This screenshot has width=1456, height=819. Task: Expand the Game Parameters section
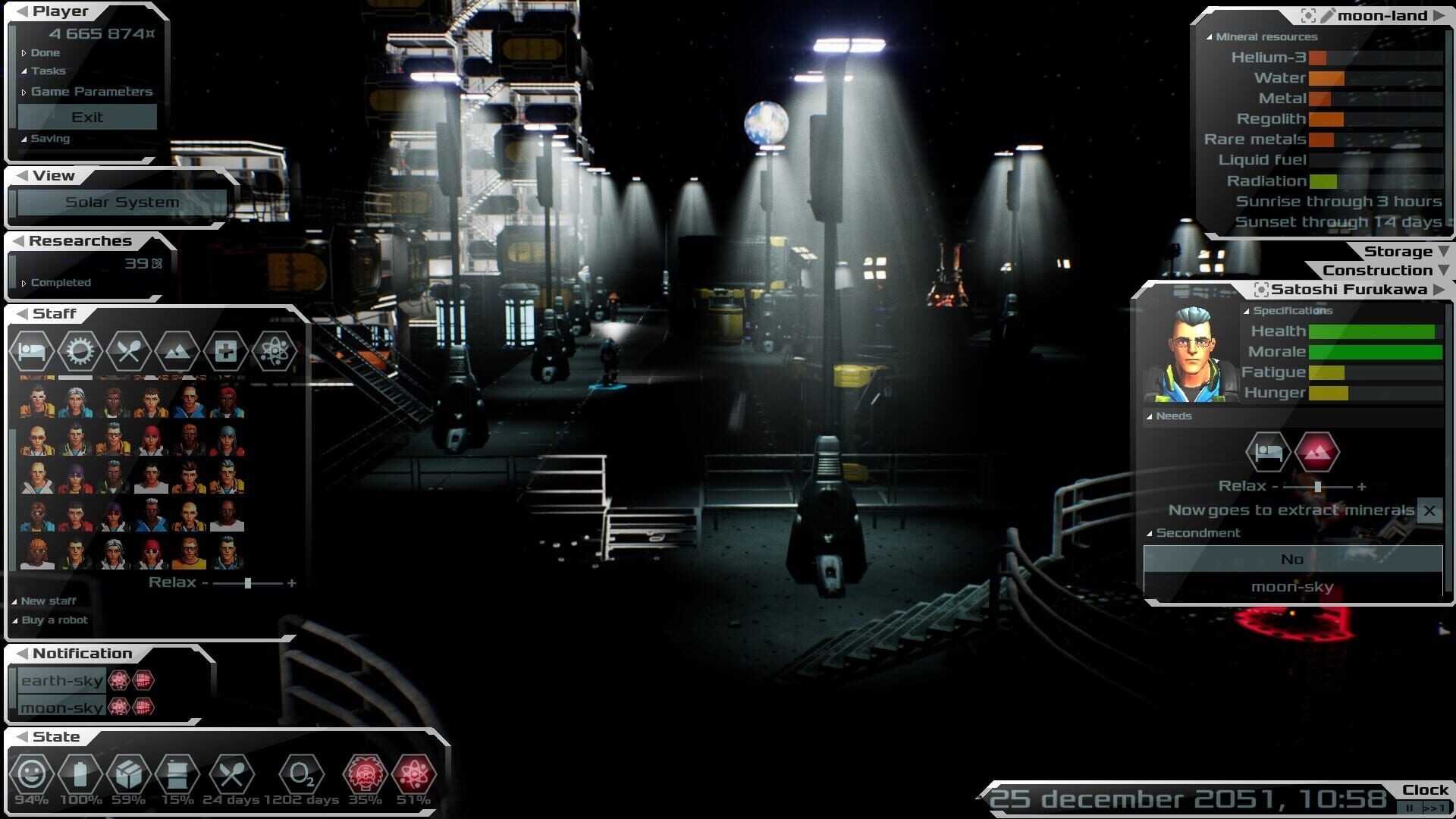coord(91,92)
